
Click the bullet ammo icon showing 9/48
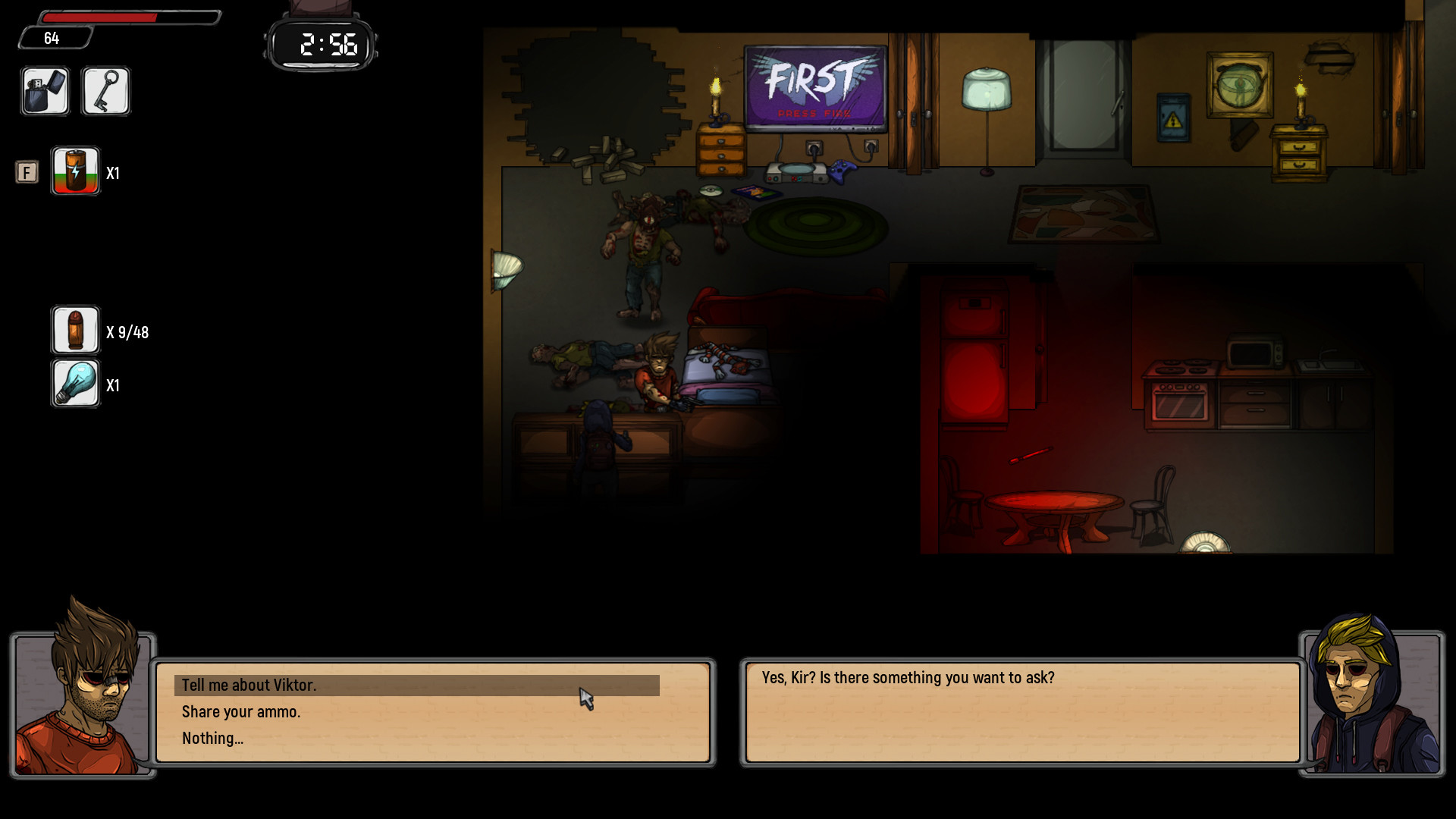(x=75, y=330)
